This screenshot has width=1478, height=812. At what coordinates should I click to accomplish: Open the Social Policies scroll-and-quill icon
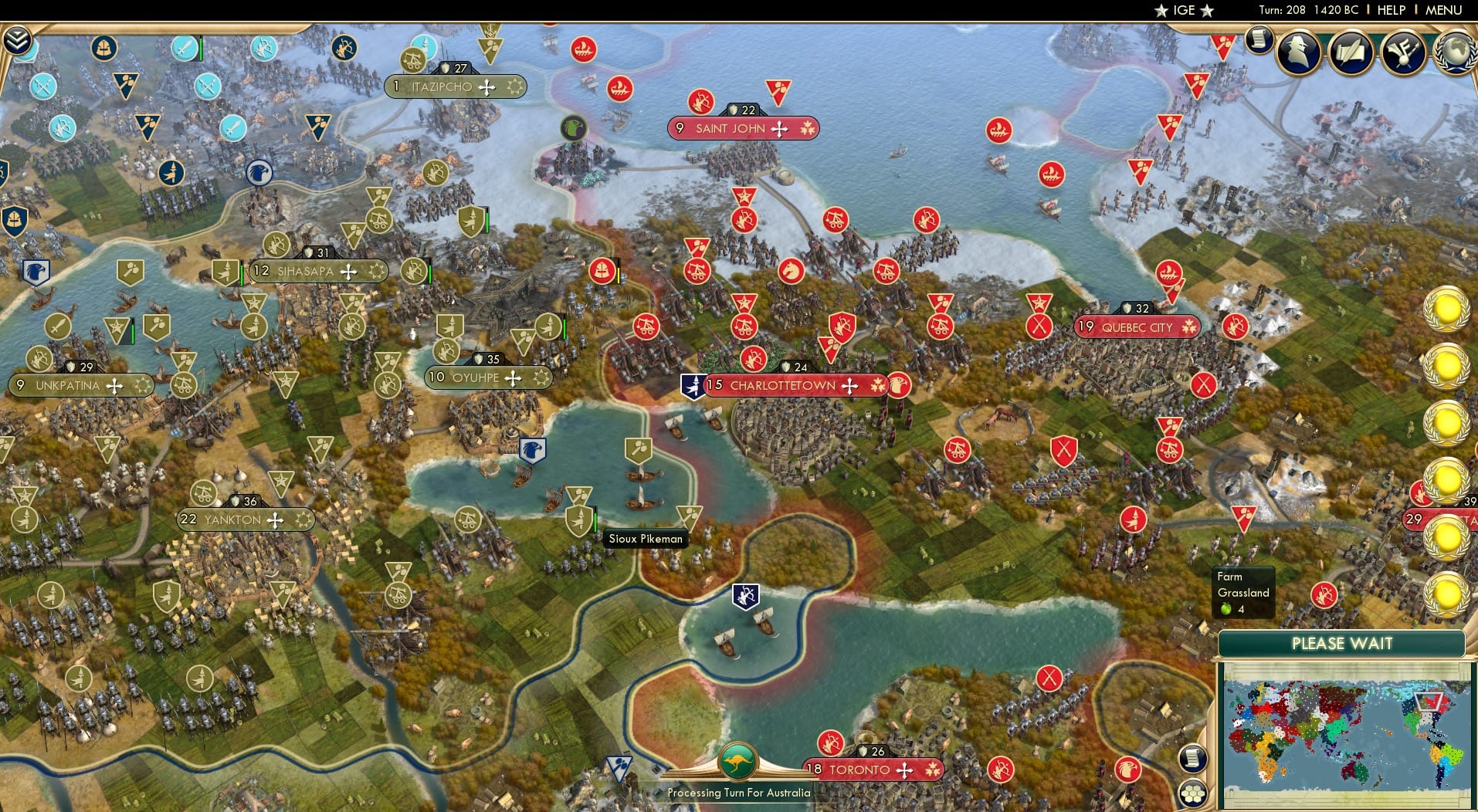[x=1351, y=52]
